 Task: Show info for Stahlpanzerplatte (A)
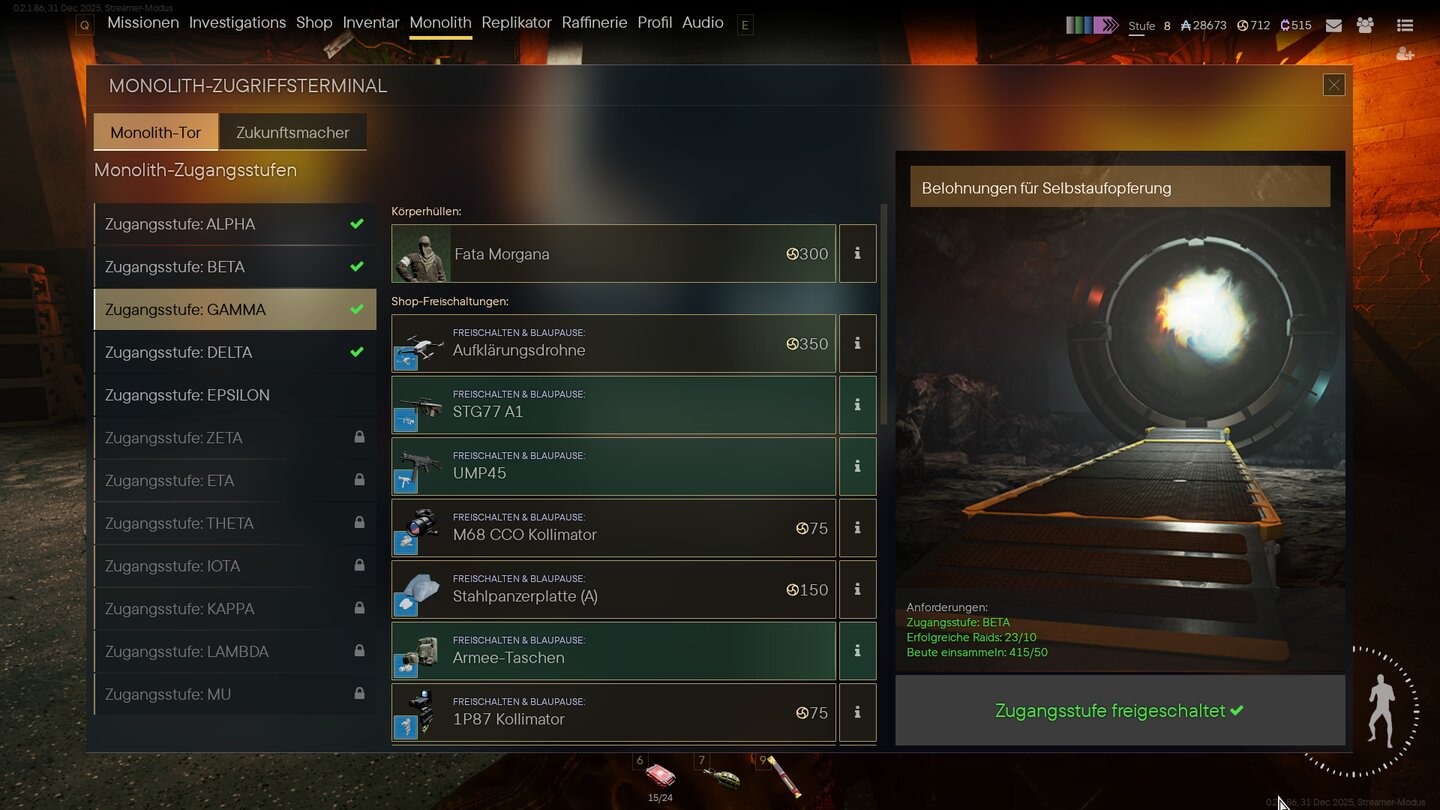(857, 590)
